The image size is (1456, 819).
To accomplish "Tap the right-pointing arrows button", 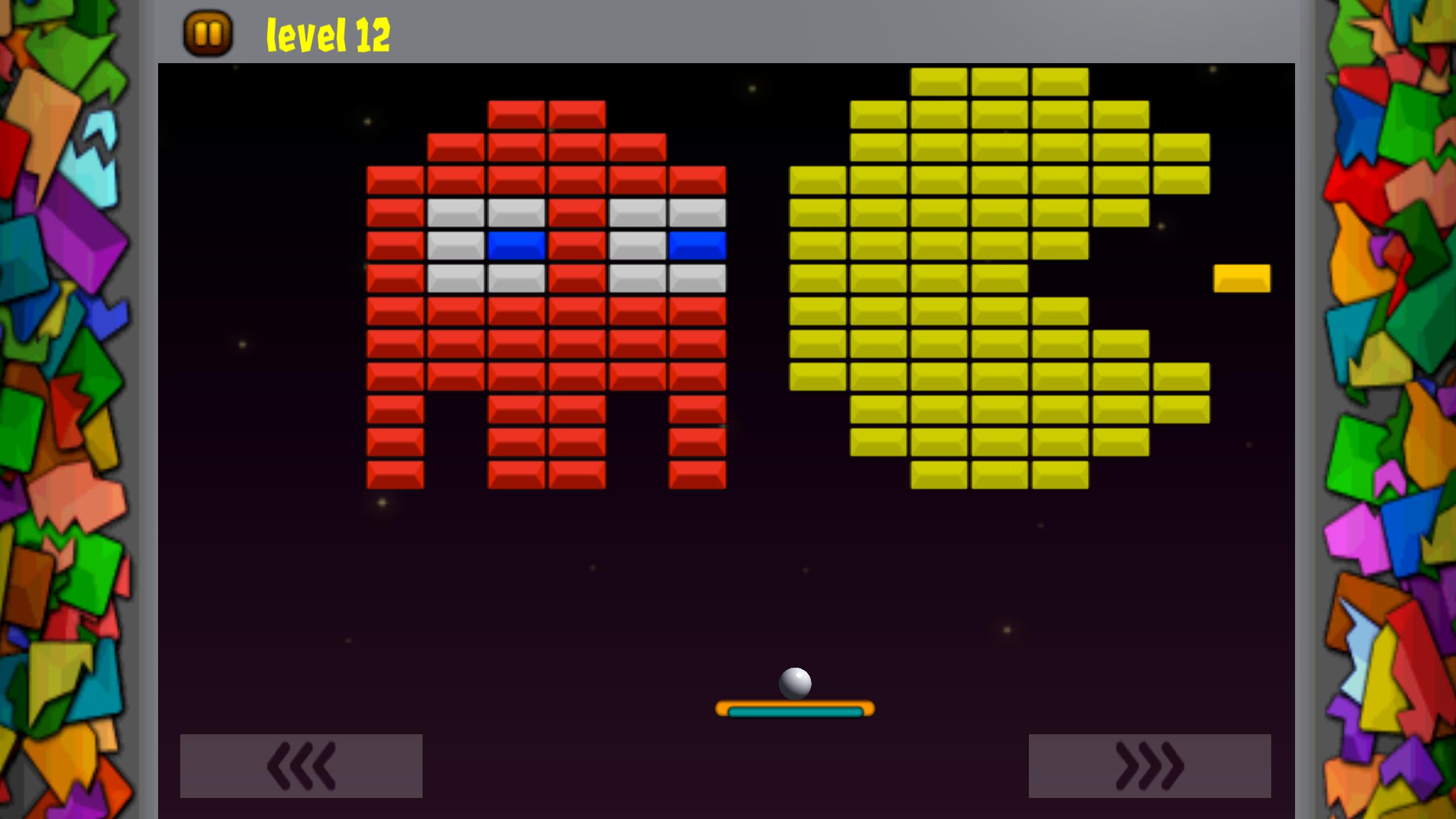I will pyautogui.click(x=1149, y=766).
